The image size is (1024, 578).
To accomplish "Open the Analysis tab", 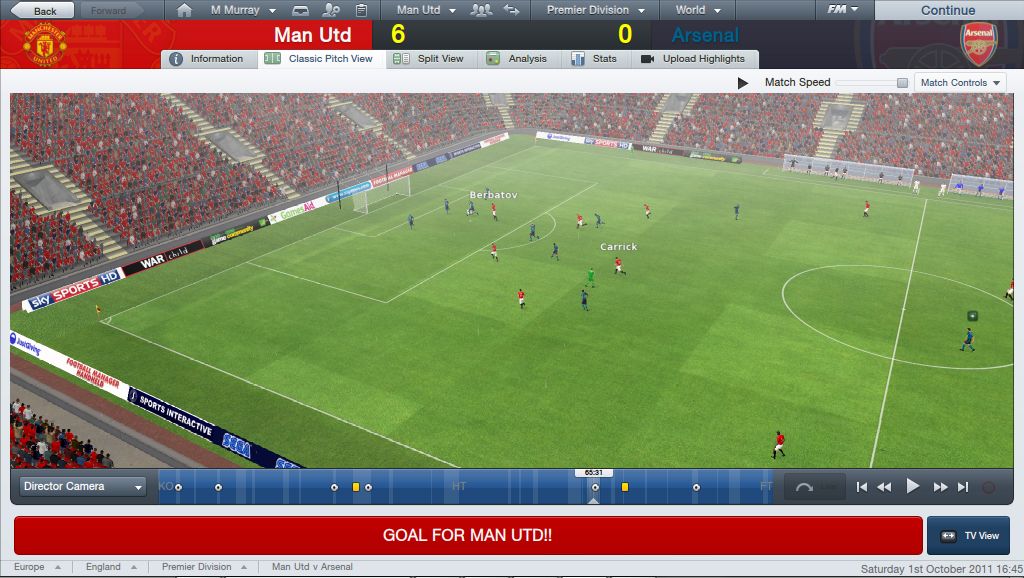I will pos(517,59).
